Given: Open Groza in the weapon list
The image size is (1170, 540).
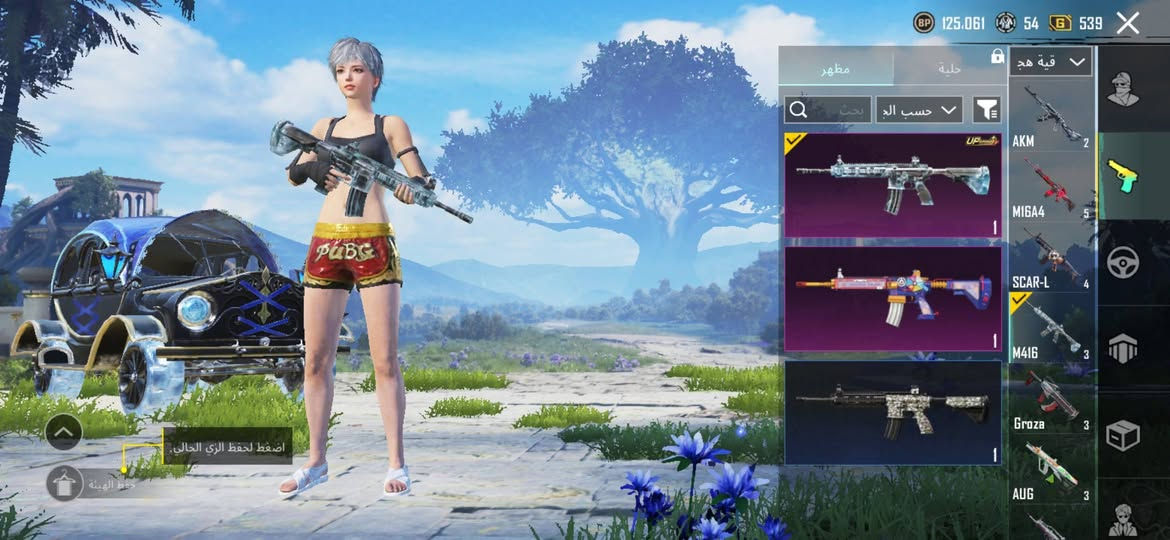Looking at the screenshot, I should 1051,399.
